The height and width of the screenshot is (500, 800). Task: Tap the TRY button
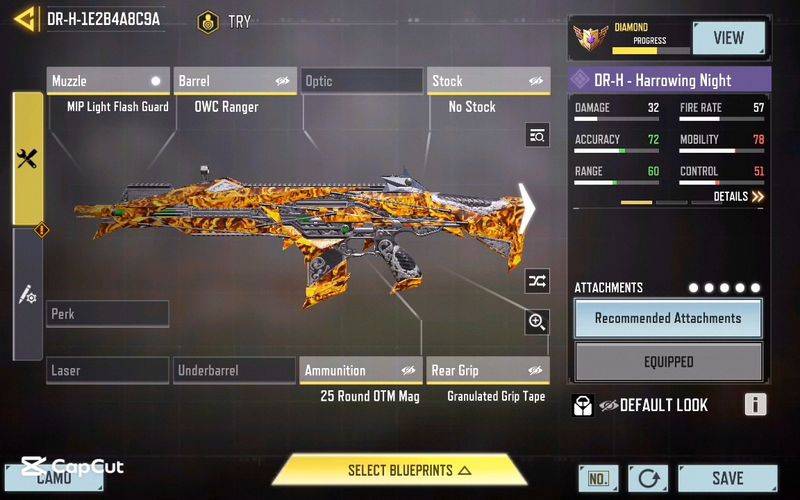tap(225, 21)
